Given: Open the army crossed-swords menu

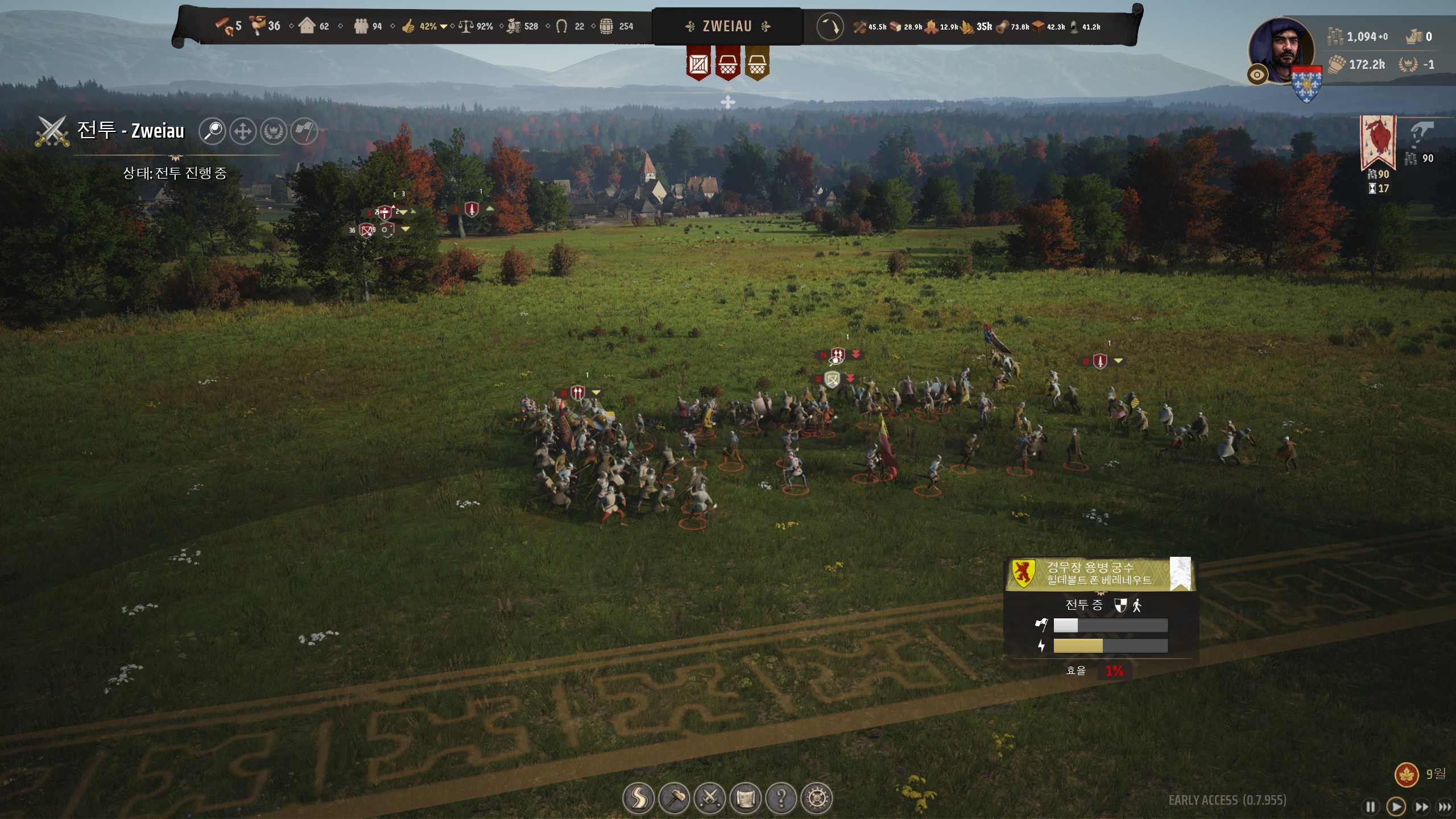Looking at the screenshot, I should click(x=710, y=799).
